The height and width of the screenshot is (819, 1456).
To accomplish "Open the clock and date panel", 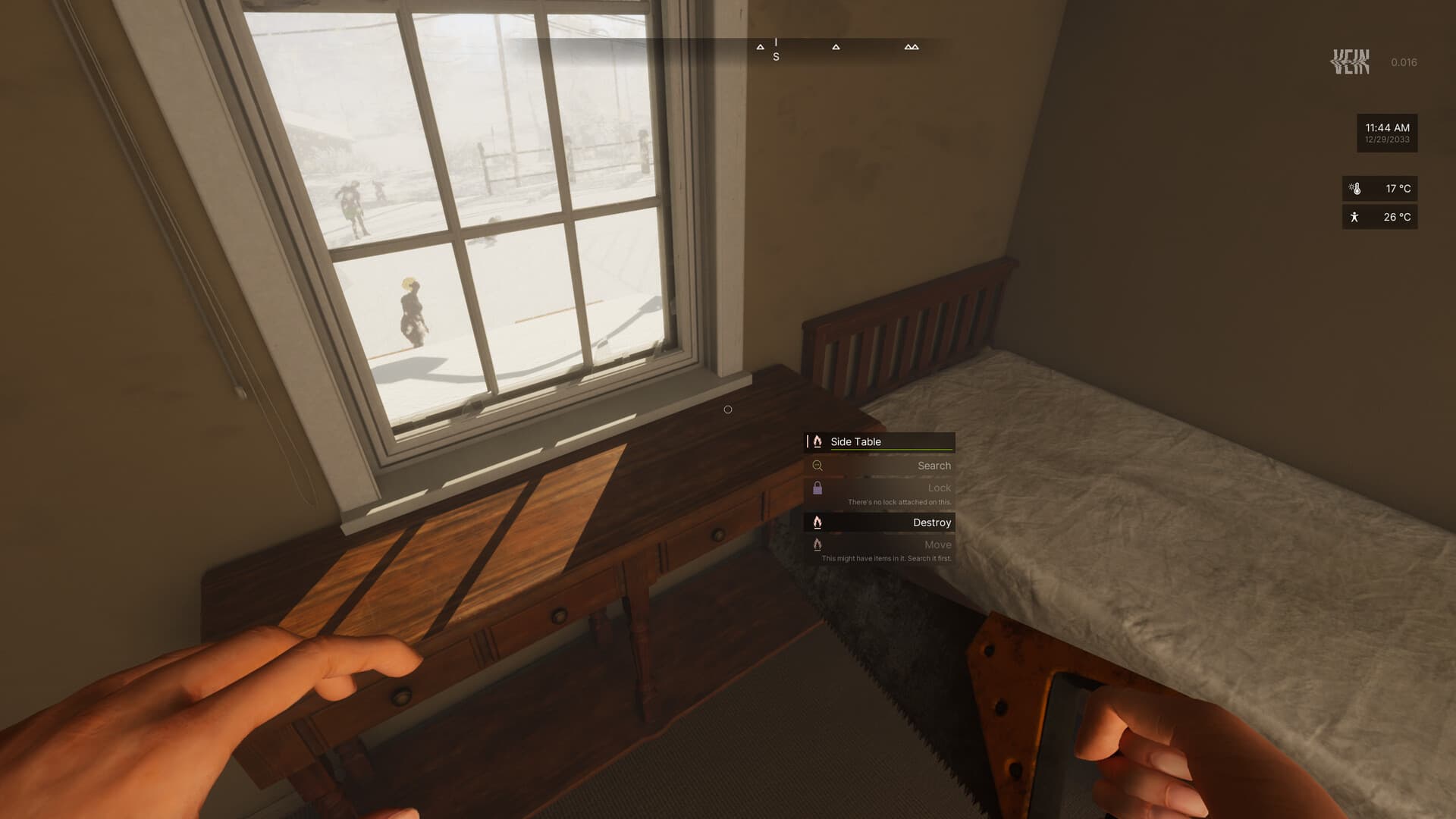I will point(1386,133).
